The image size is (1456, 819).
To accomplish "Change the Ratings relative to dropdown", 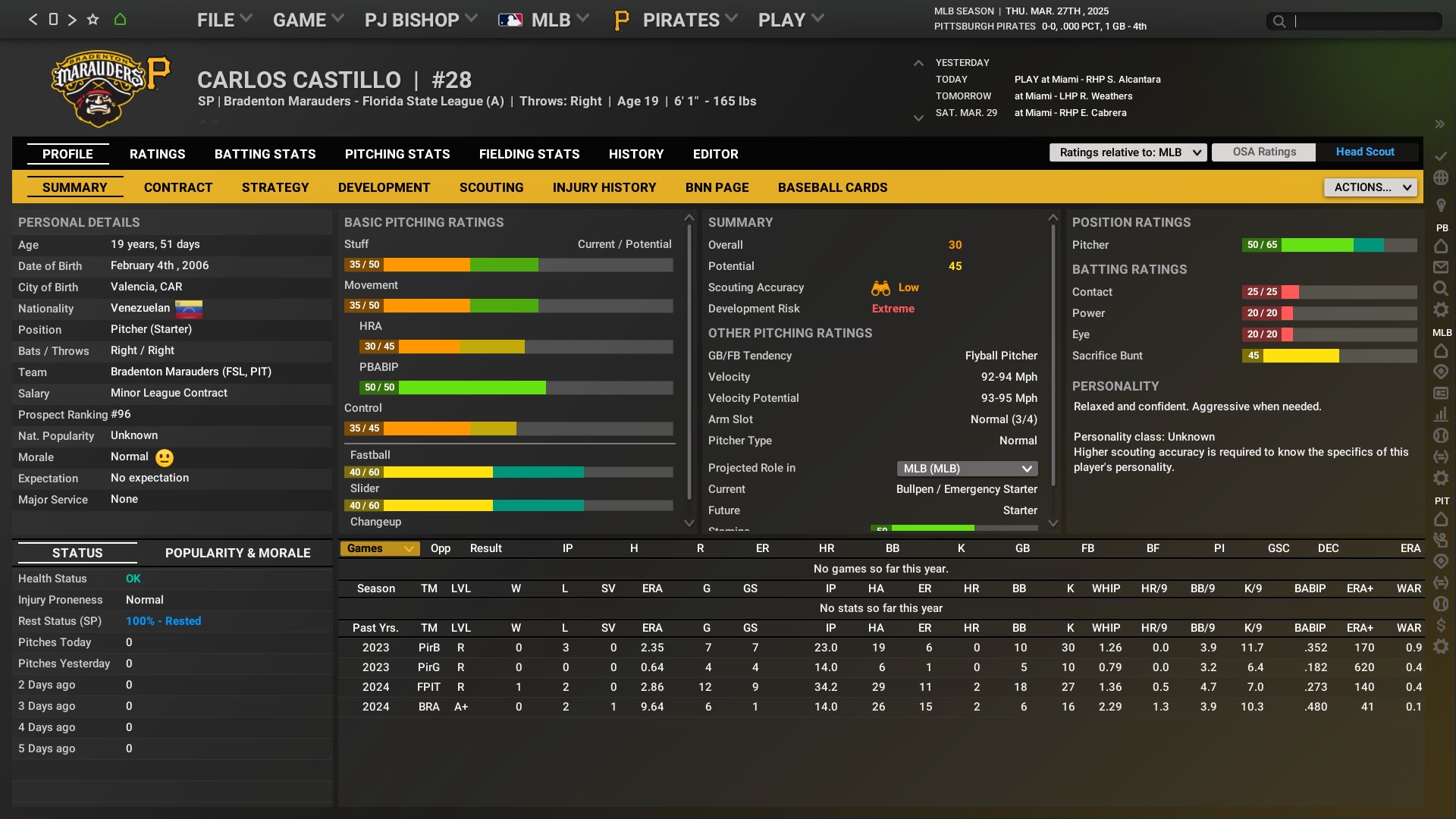I will click(1128, 152).
